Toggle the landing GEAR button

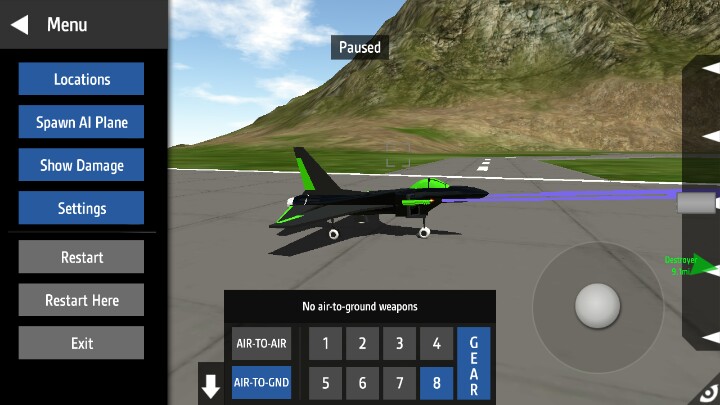[x=474, y=363]
